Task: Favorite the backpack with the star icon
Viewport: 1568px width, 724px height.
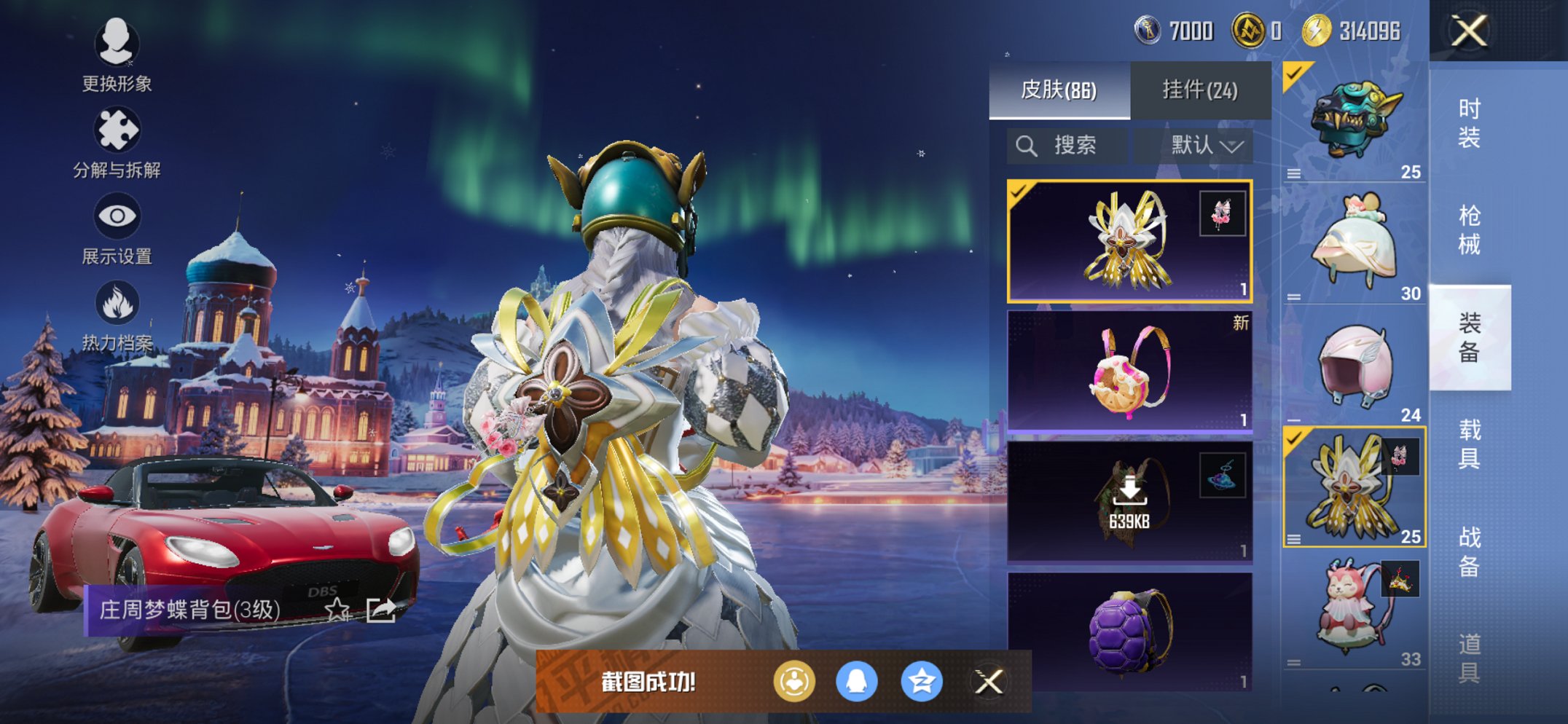Action: click(337, 610)
